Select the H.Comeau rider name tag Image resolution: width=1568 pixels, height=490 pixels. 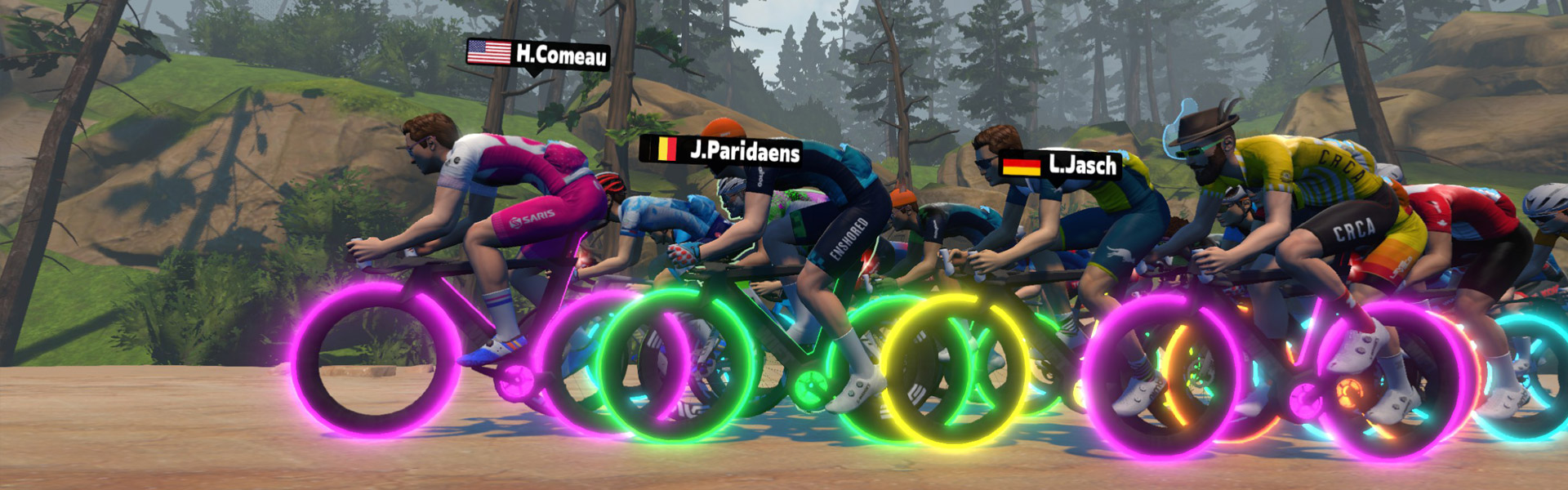point(538,54)
